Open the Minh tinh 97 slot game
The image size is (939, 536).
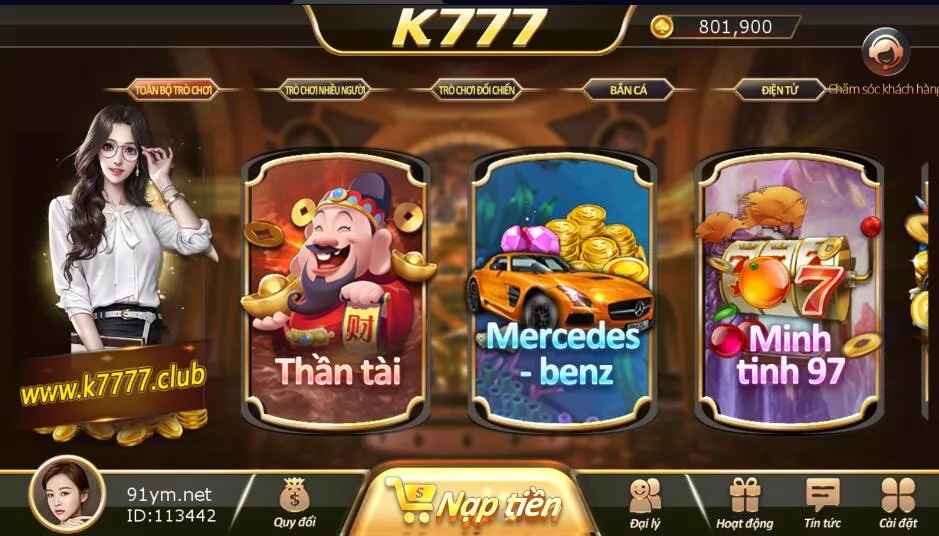coord(789,290)
